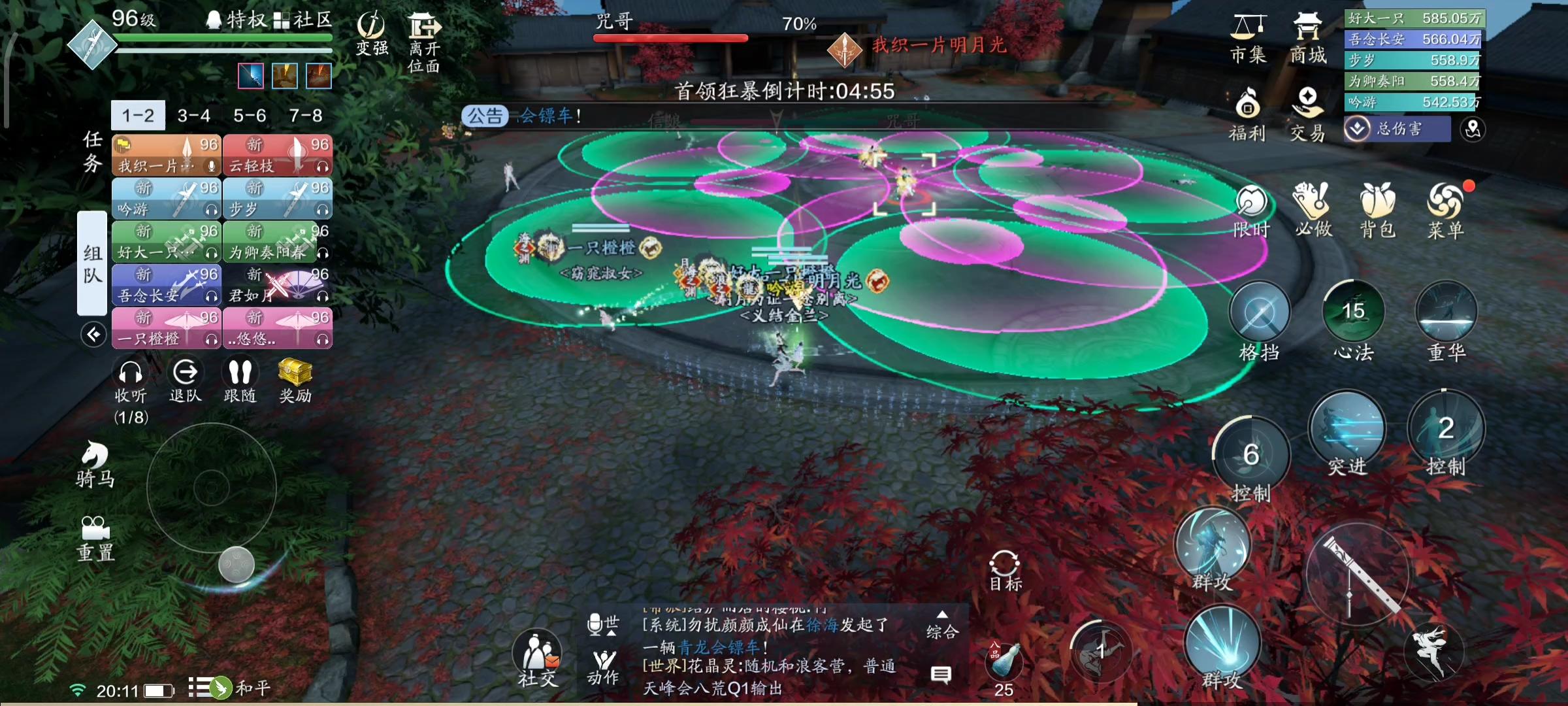Use the potion with count 25
This screenshot has width=1568, height=706.
[x=1005, y=662]
